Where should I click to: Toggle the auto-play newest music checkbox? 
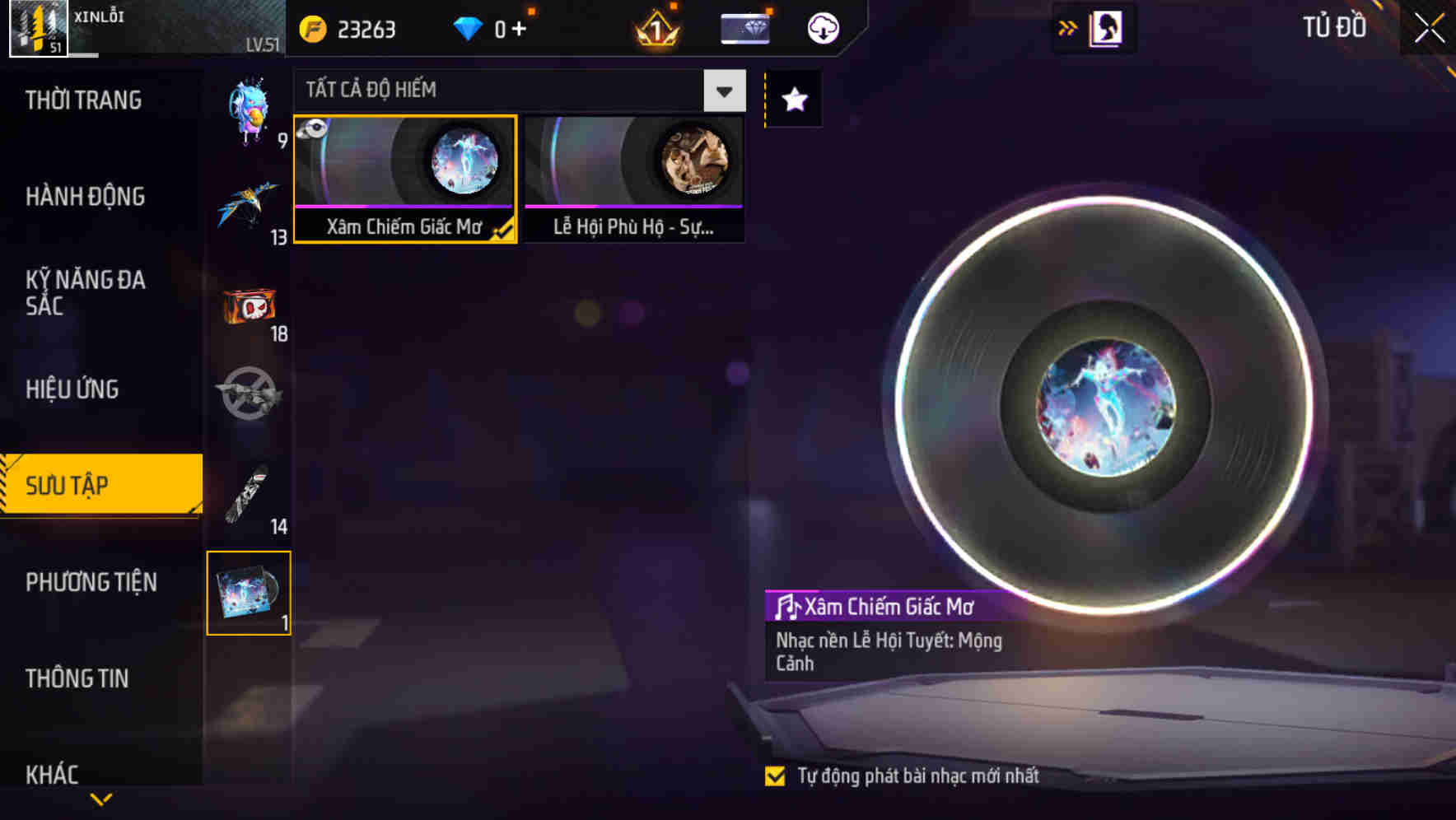[x=775, y=775]
